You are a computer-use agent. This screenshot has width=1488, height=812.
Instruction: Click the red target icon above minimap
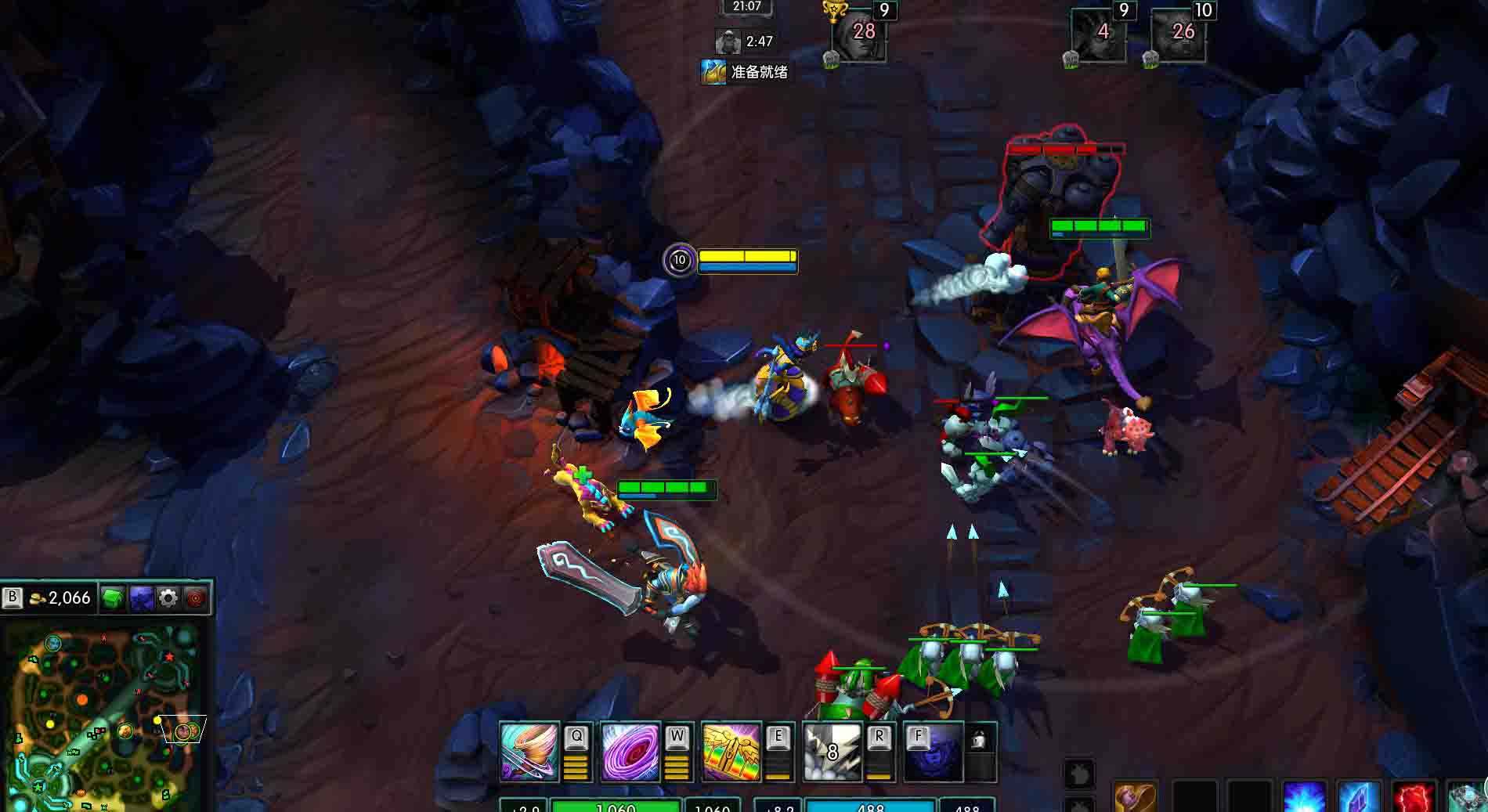196,599
